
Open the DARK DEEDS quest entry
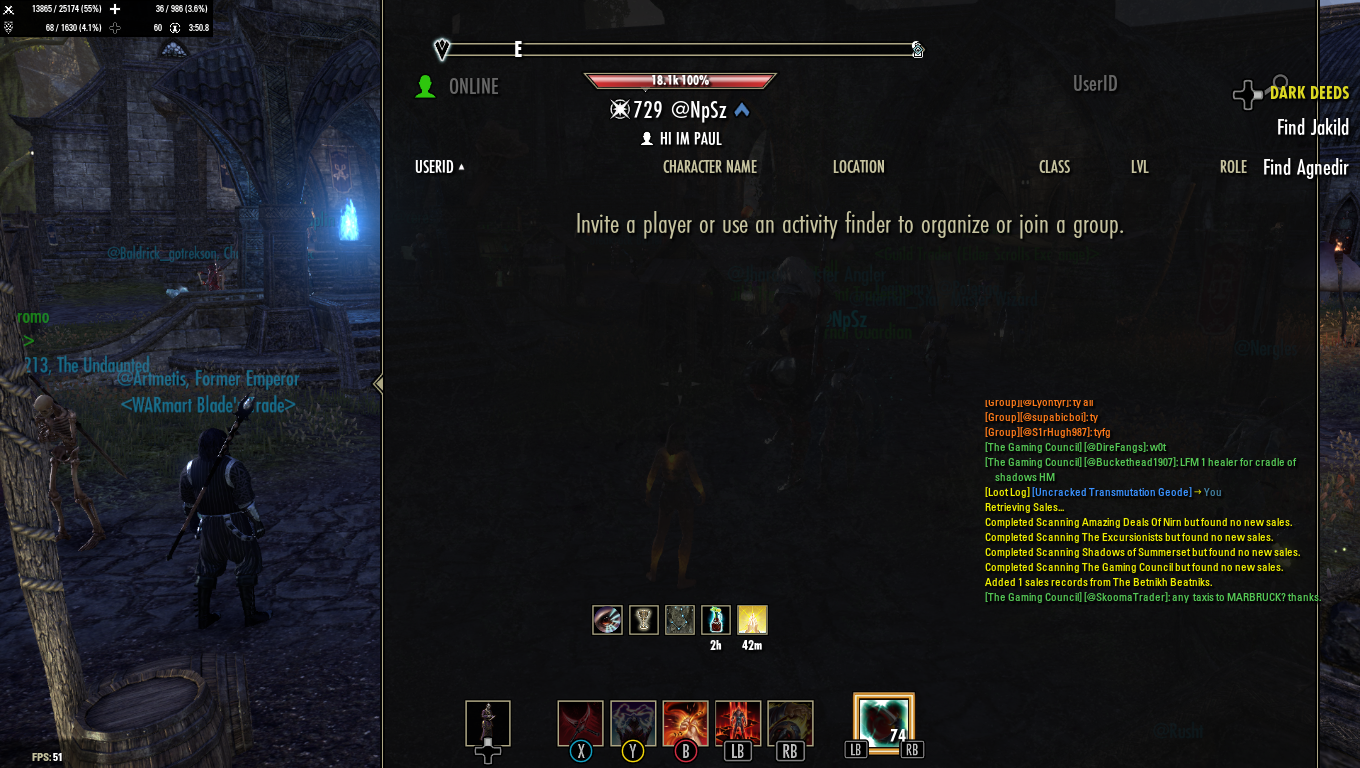tap(1309, 93)
